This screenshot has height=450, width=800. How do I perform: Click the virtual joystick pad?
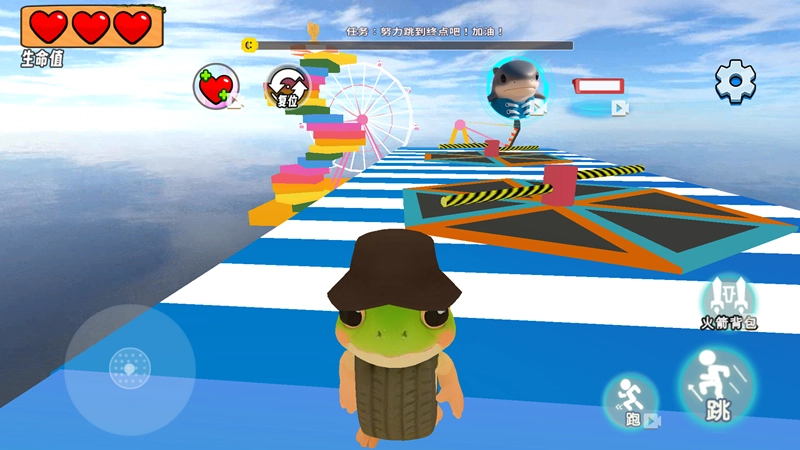(x=128, y=367)
